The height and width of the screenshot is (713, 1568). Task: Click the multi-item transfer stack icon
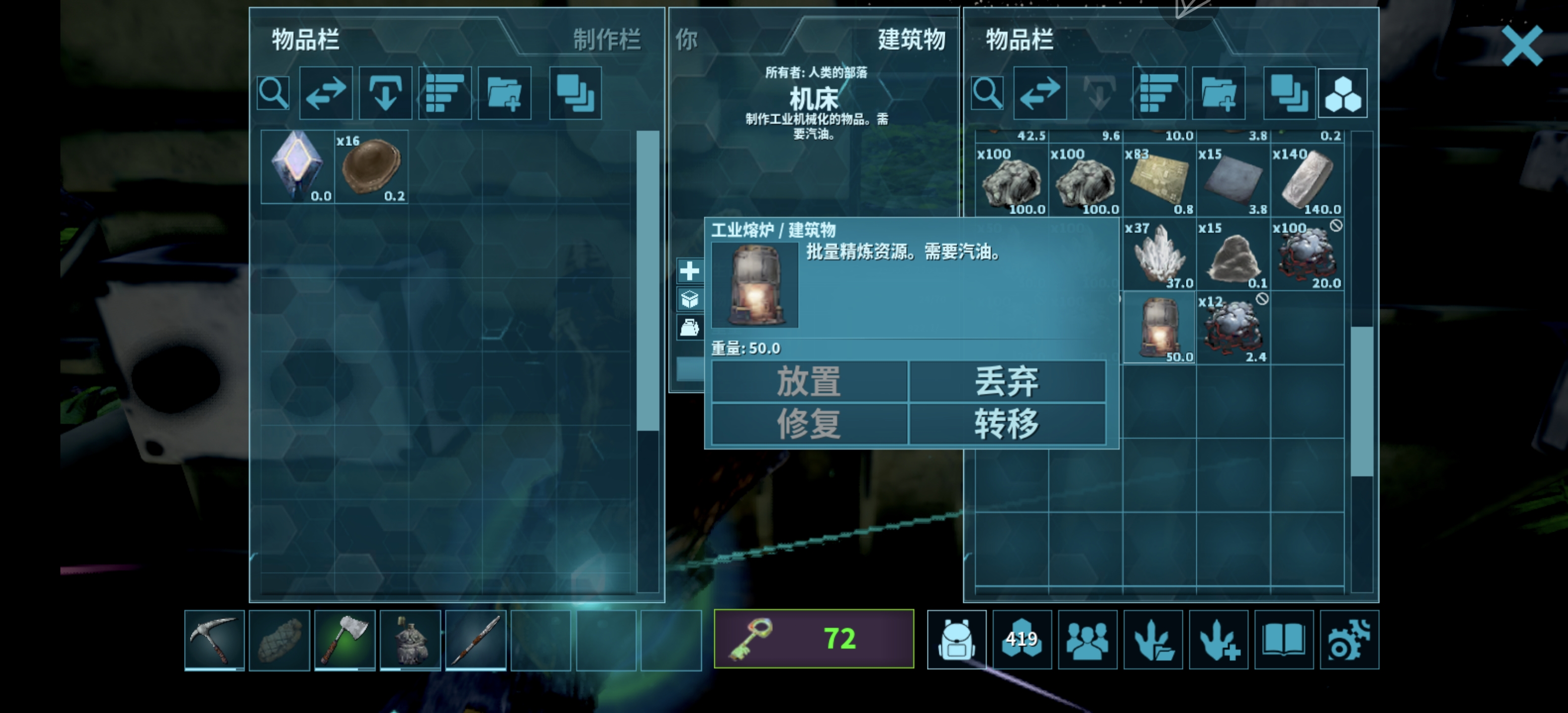[575, 93]
